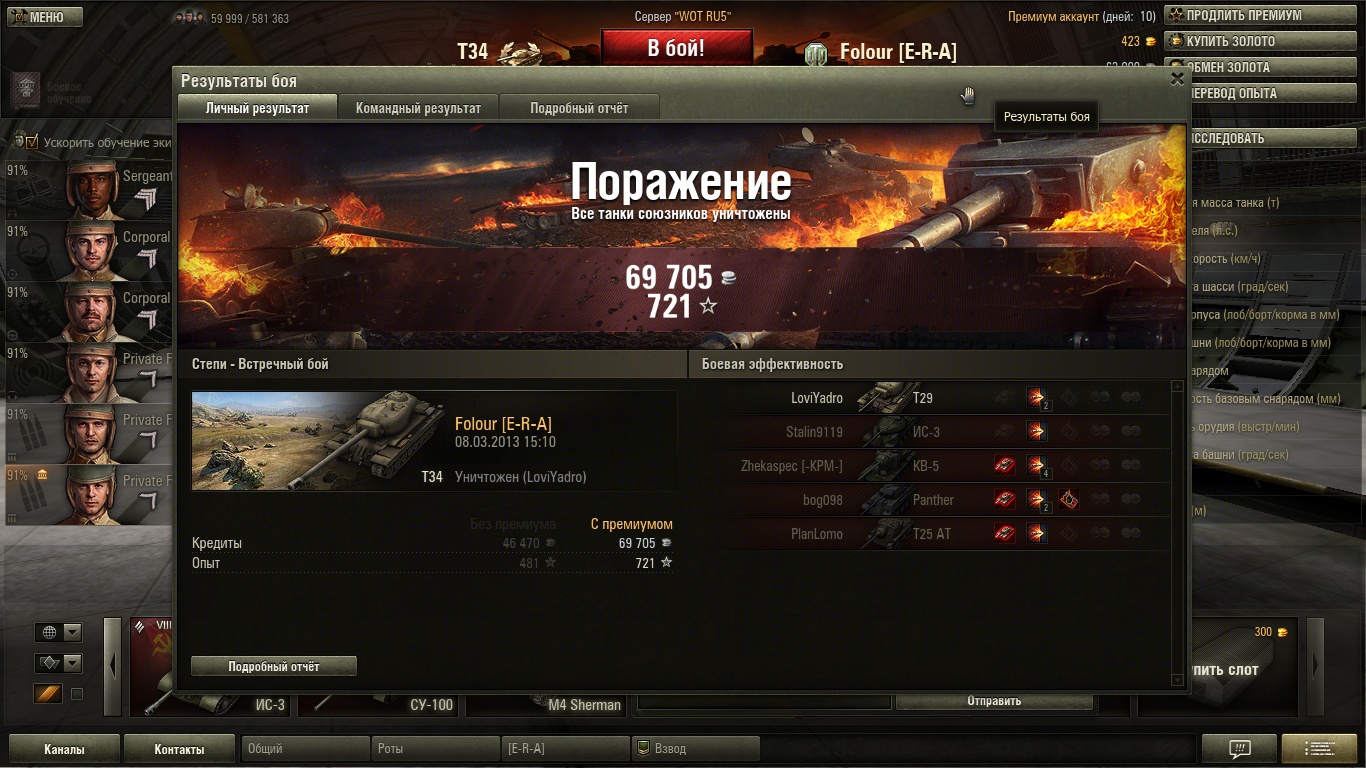Image resolution: width=1366 pixels, height=768 pixels.
Task: Select the LoviYadro T29 efficiency row
Action: click(930, 398)
